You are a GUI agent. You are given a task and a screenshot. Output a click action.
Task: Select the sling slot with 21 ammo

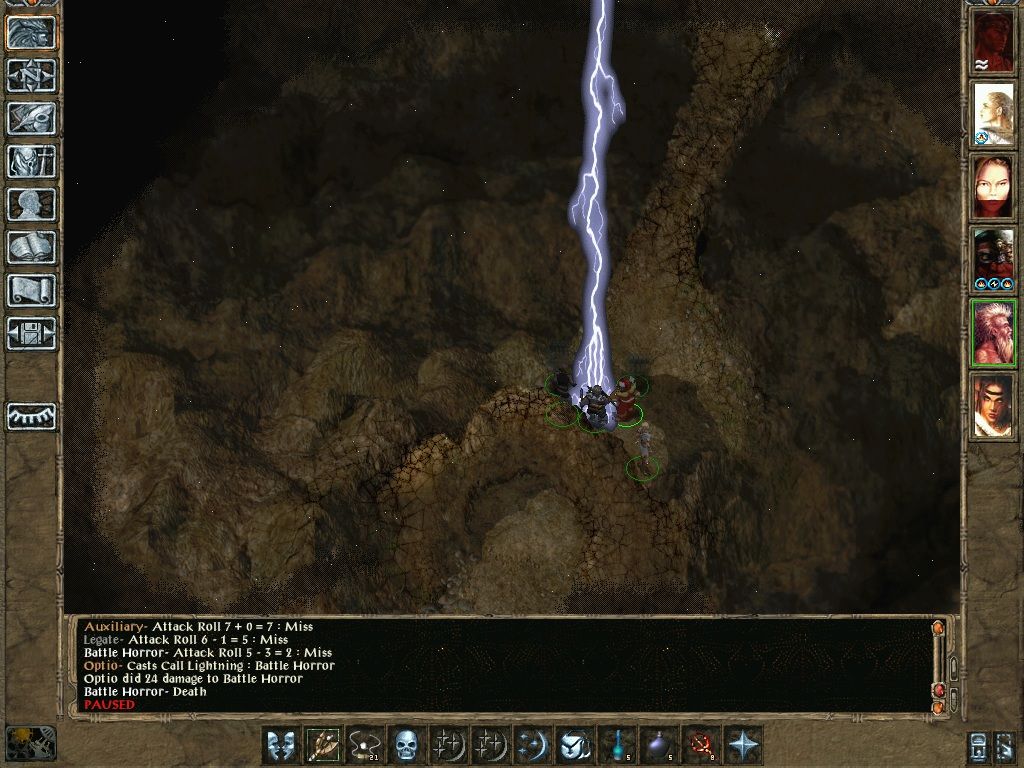364,745
